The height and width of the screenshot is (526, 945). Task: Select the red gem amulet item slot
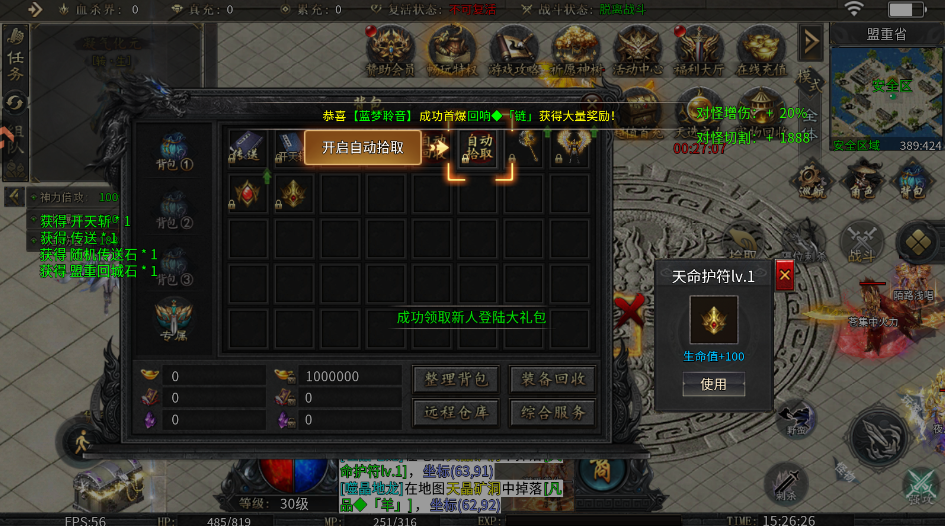[246, 191]
